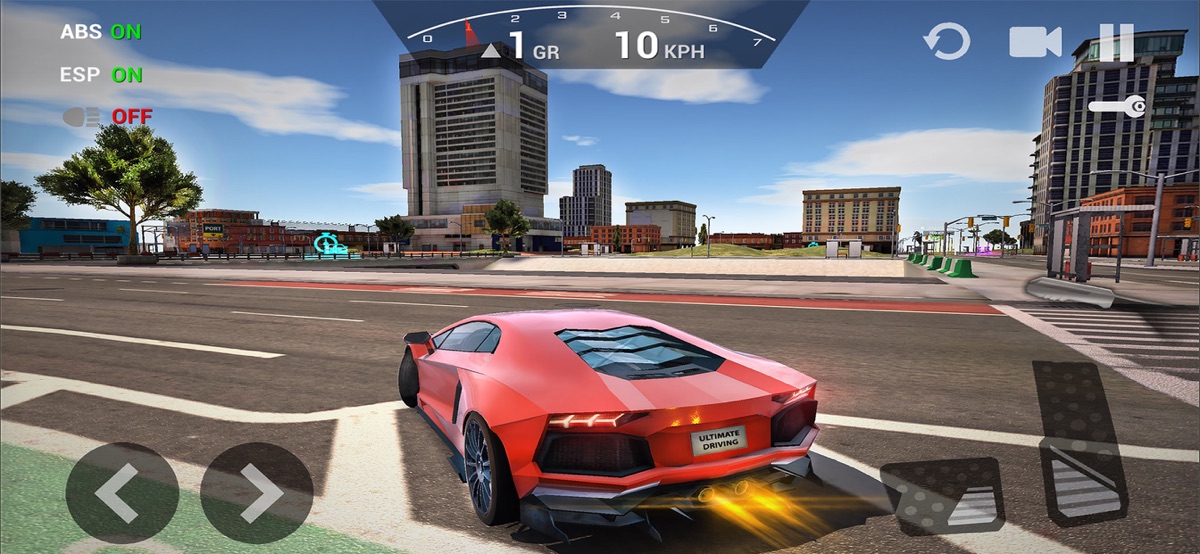
Task: Tap the brake pedal
Action: (943, 495)
